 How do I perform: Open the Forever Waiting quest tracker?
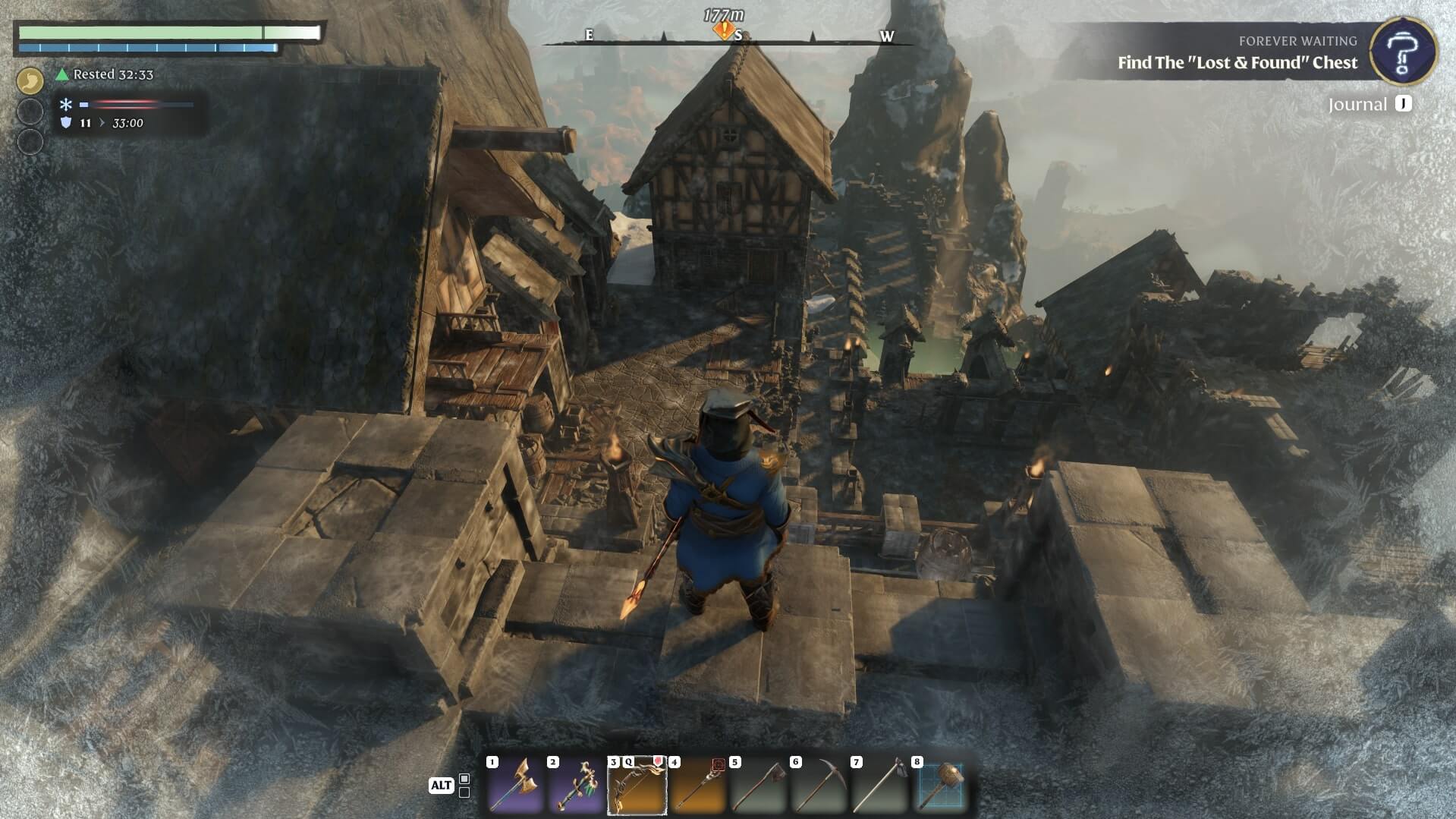1237,53
